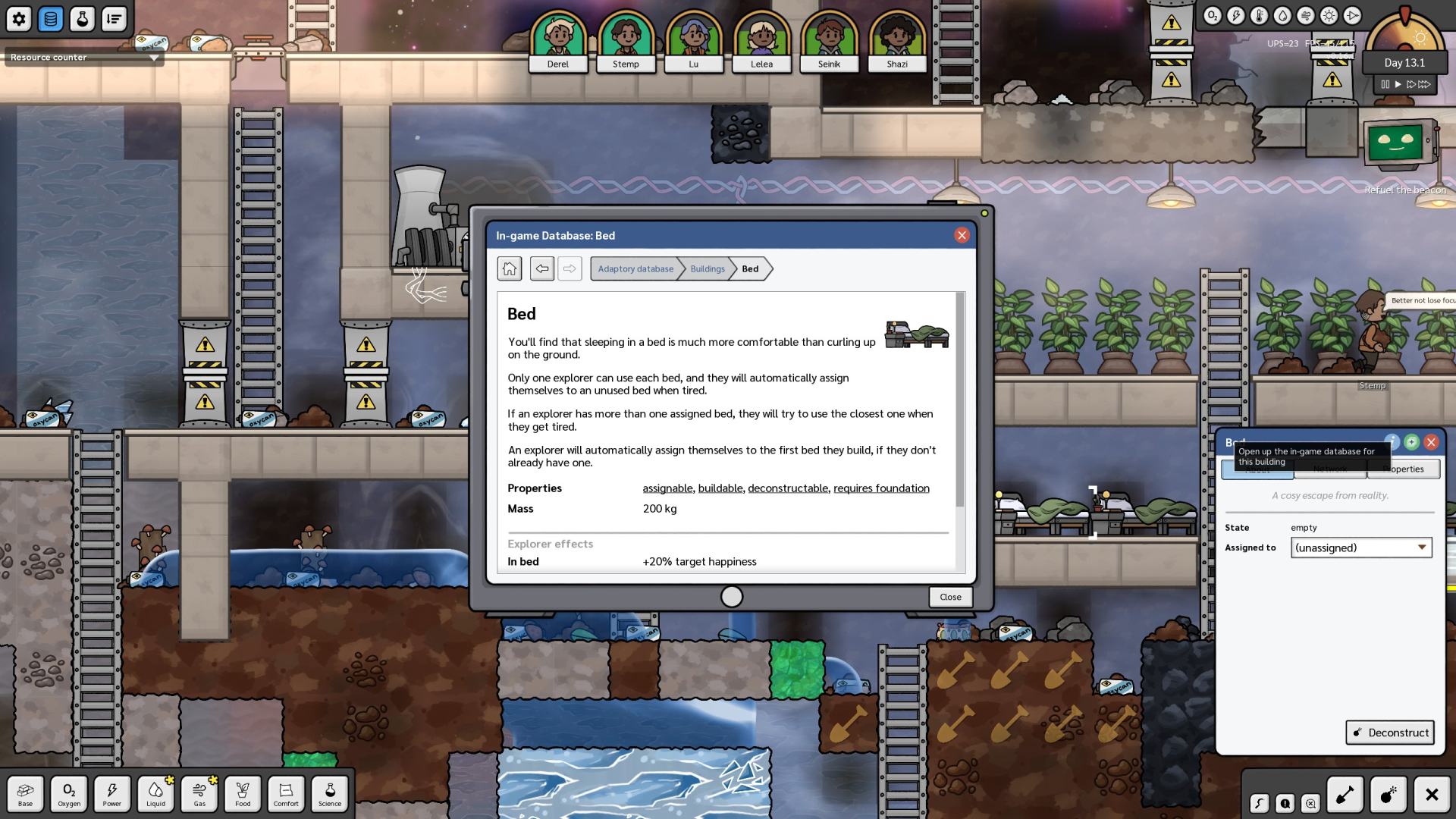The height and width of the screenshot is (819, 1456).
Task: Open the Buildings breadcrumb
Action: tap(707, 268)
